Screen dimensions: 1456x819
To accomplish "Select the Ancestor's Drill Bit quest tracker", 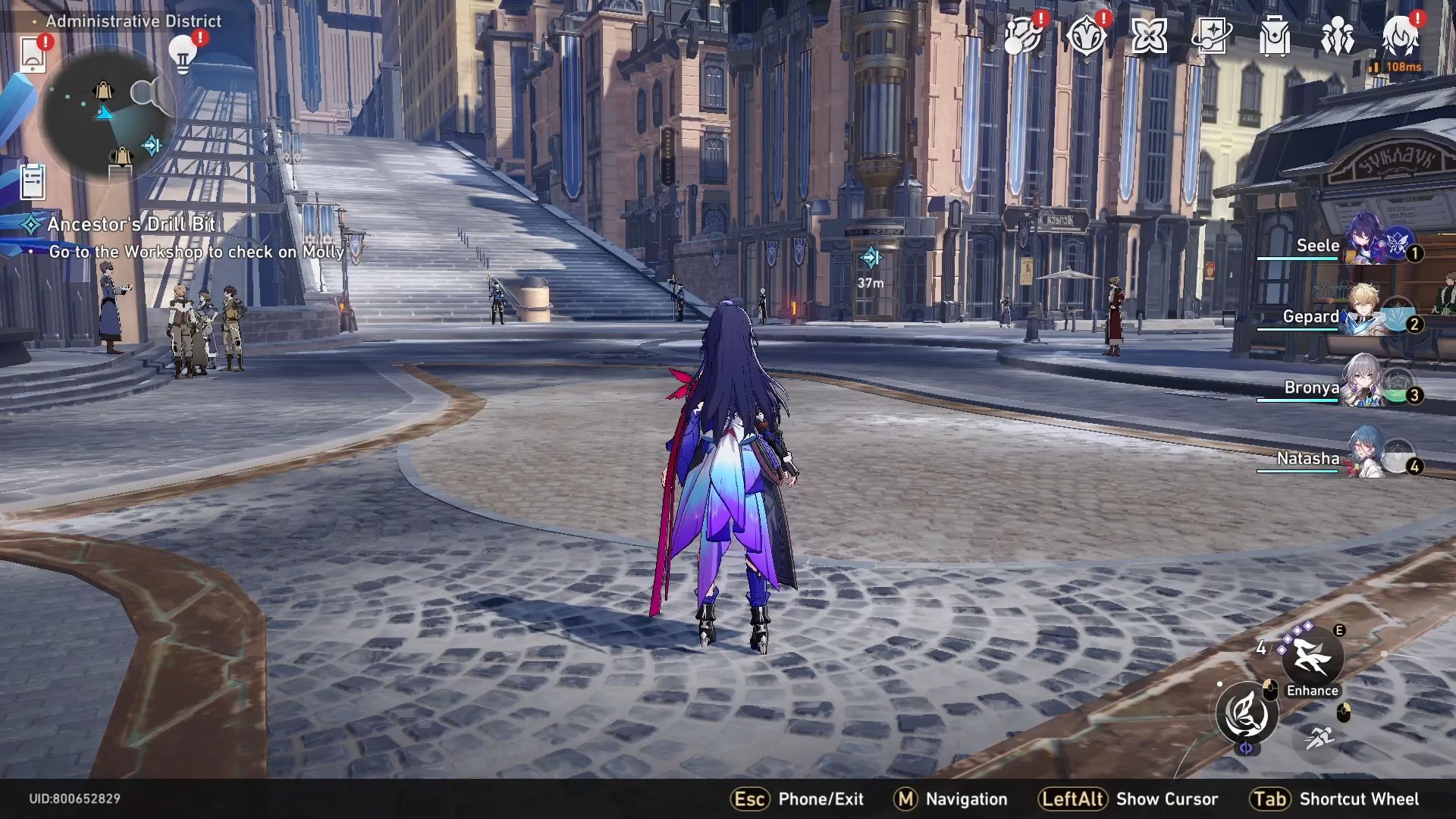I will (x=130, y=224).
